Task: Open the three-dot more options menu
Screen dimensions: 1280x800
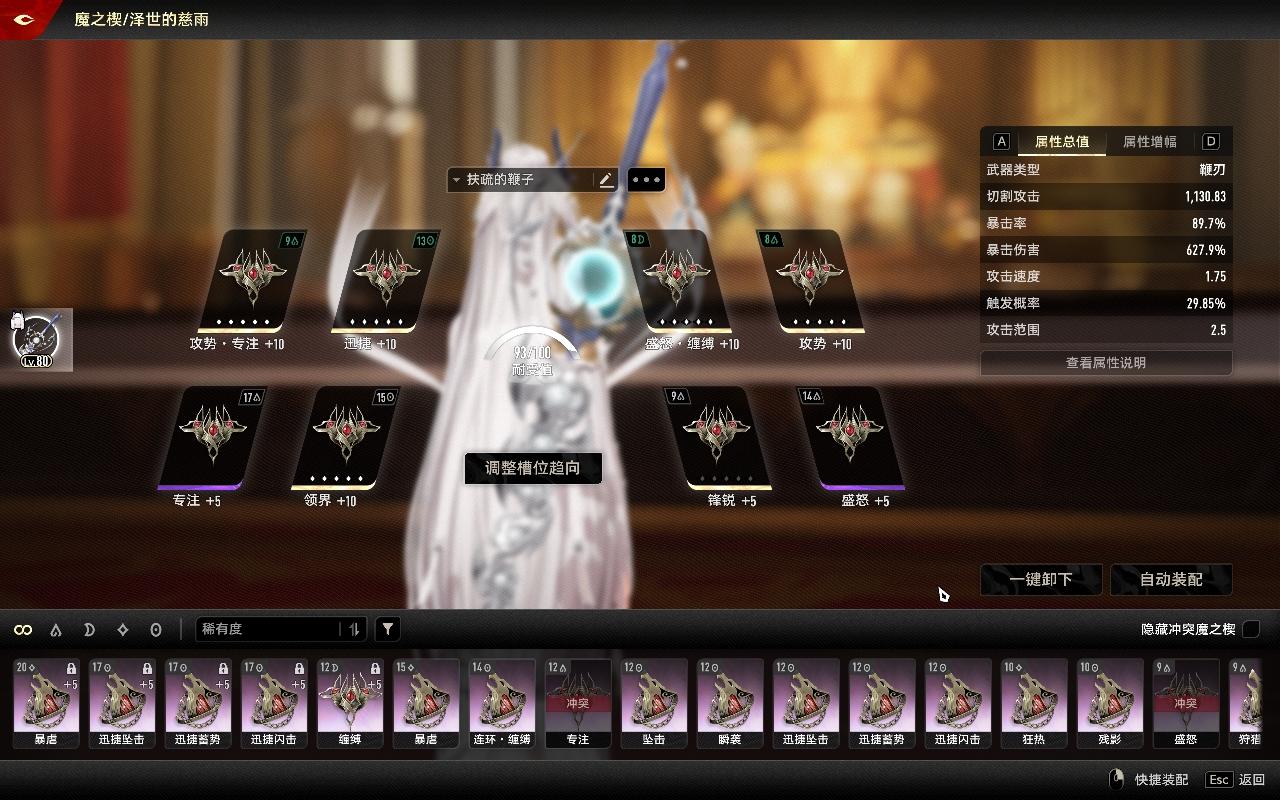Action: click(646, 180)
